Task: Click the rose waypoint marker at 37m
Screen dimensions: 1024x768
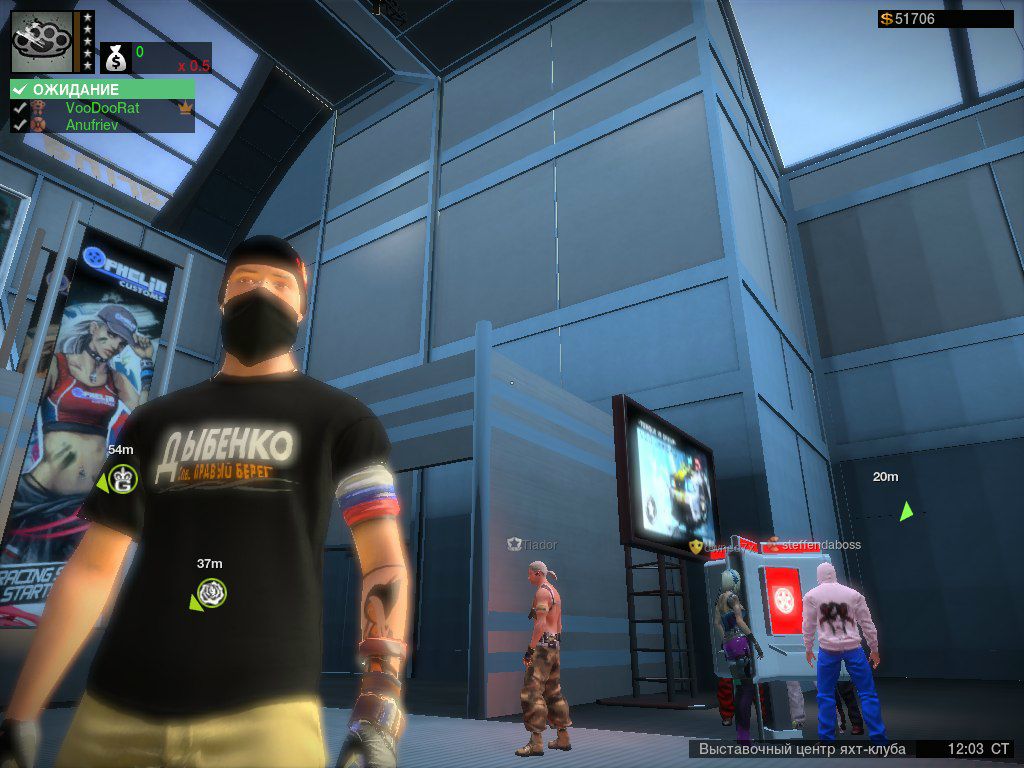Action: tap(211, 593)
